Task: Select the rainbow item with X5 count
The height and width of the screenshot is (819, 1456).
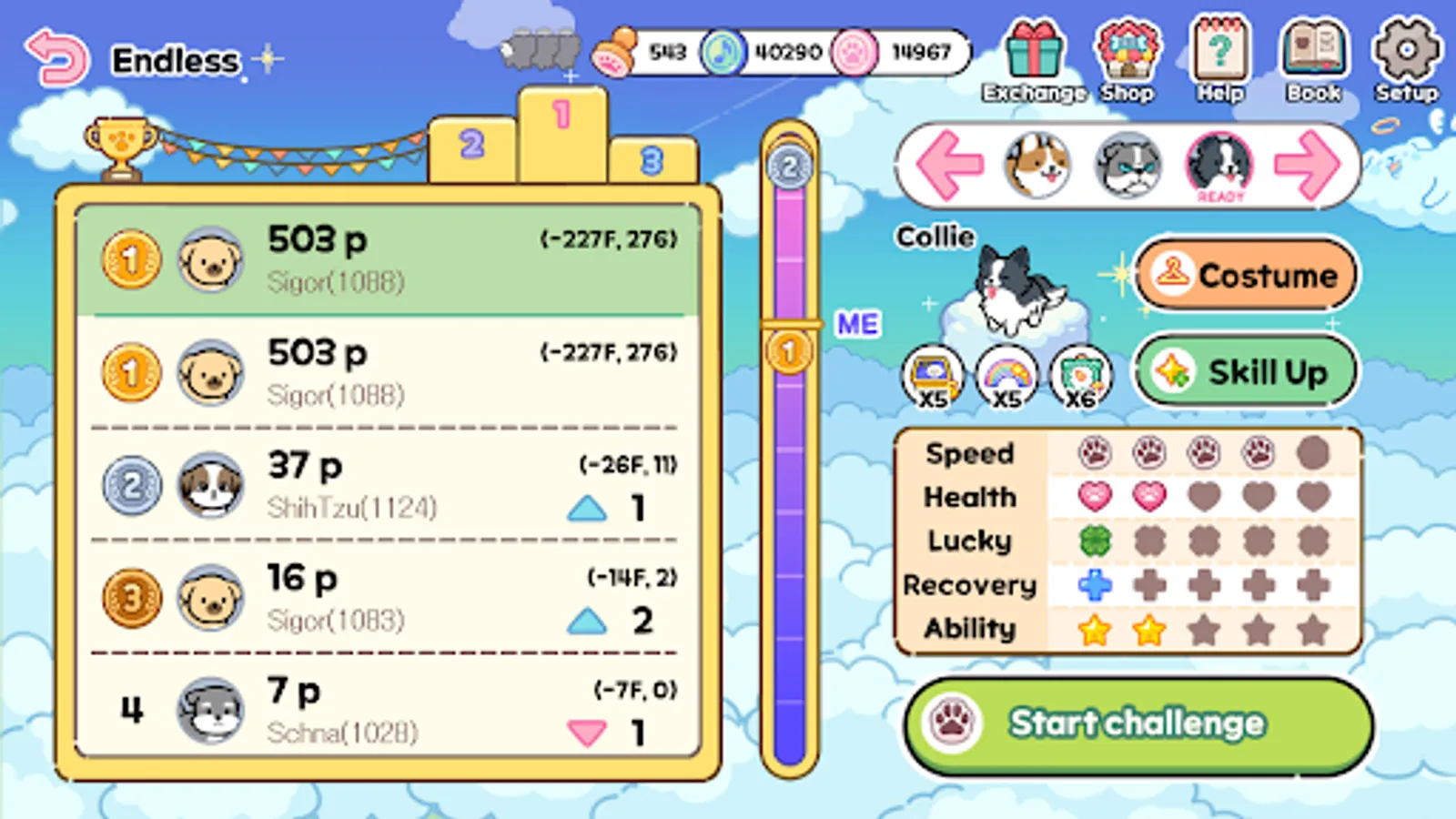Action: (1005, 376)
